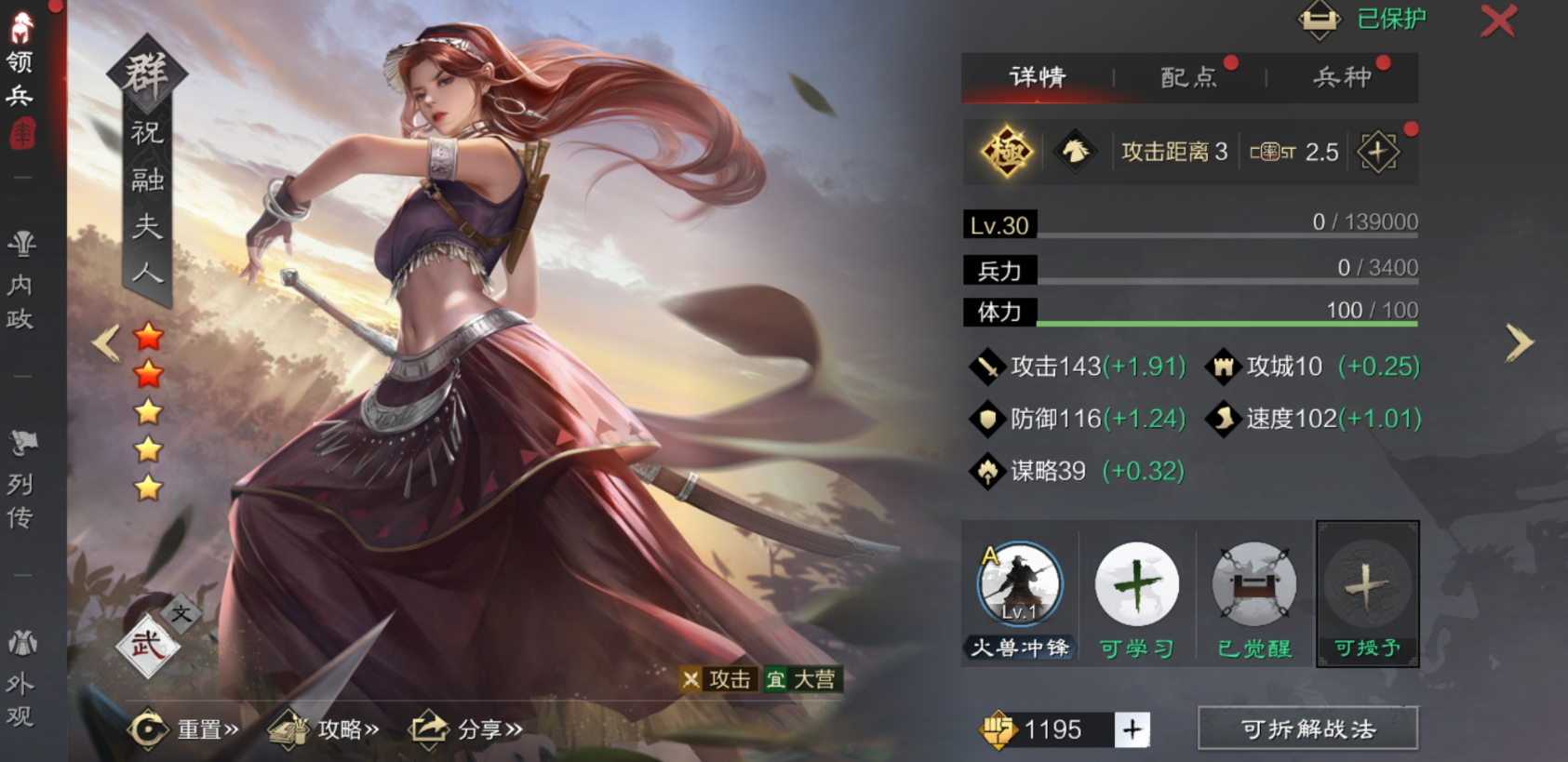Viewport: 1568px width, 762px height.
Task: Click the cavalry horse icon
Action: pos(1075,152)
